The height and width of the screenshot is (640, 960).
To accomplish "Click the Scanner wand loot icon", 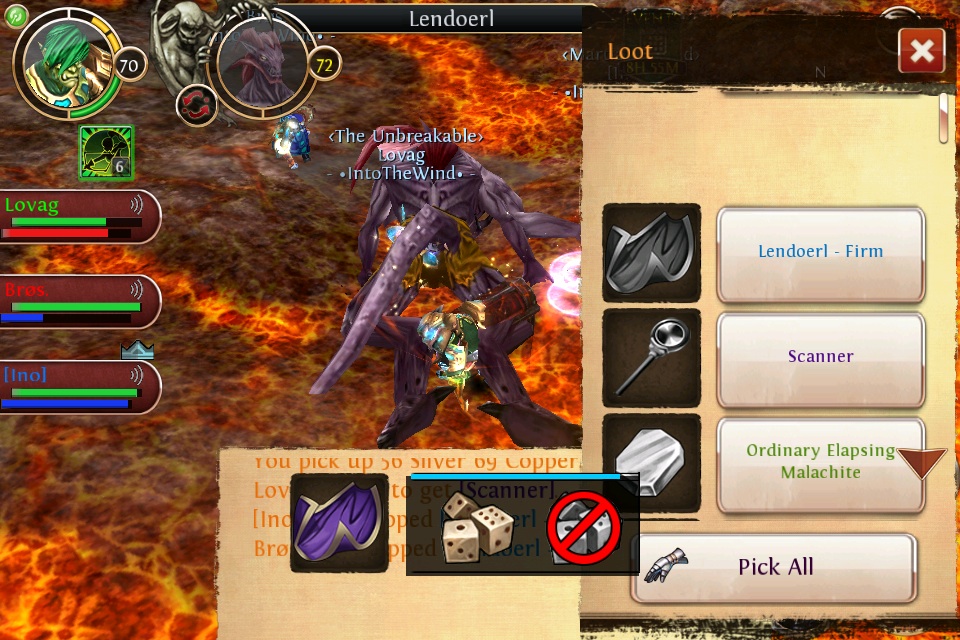I will [x=651, y=357].
